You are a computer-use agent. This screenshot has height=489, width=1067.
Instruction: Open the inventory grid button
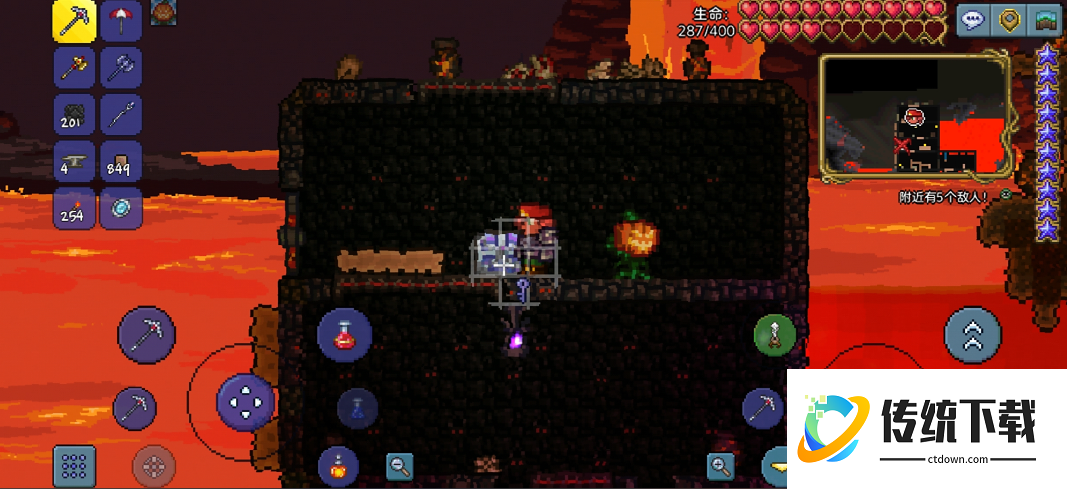[74, 466]
